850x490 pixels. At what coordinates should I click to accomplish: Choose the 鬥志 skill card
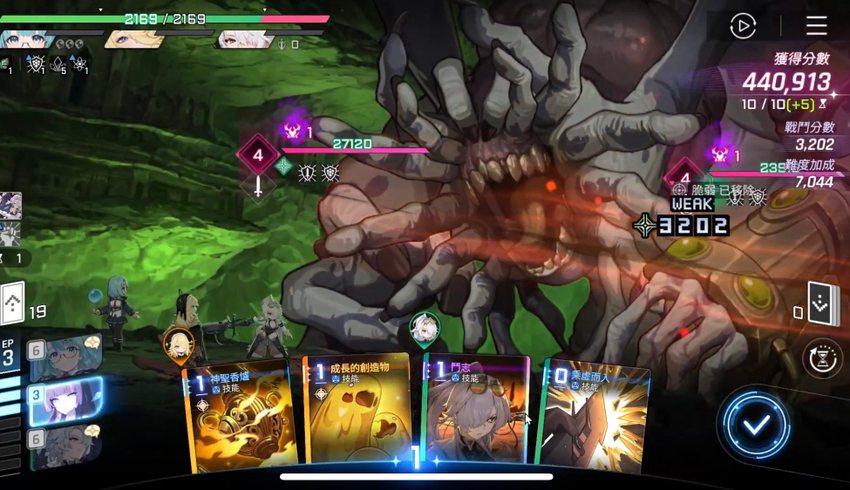[478, 410]
